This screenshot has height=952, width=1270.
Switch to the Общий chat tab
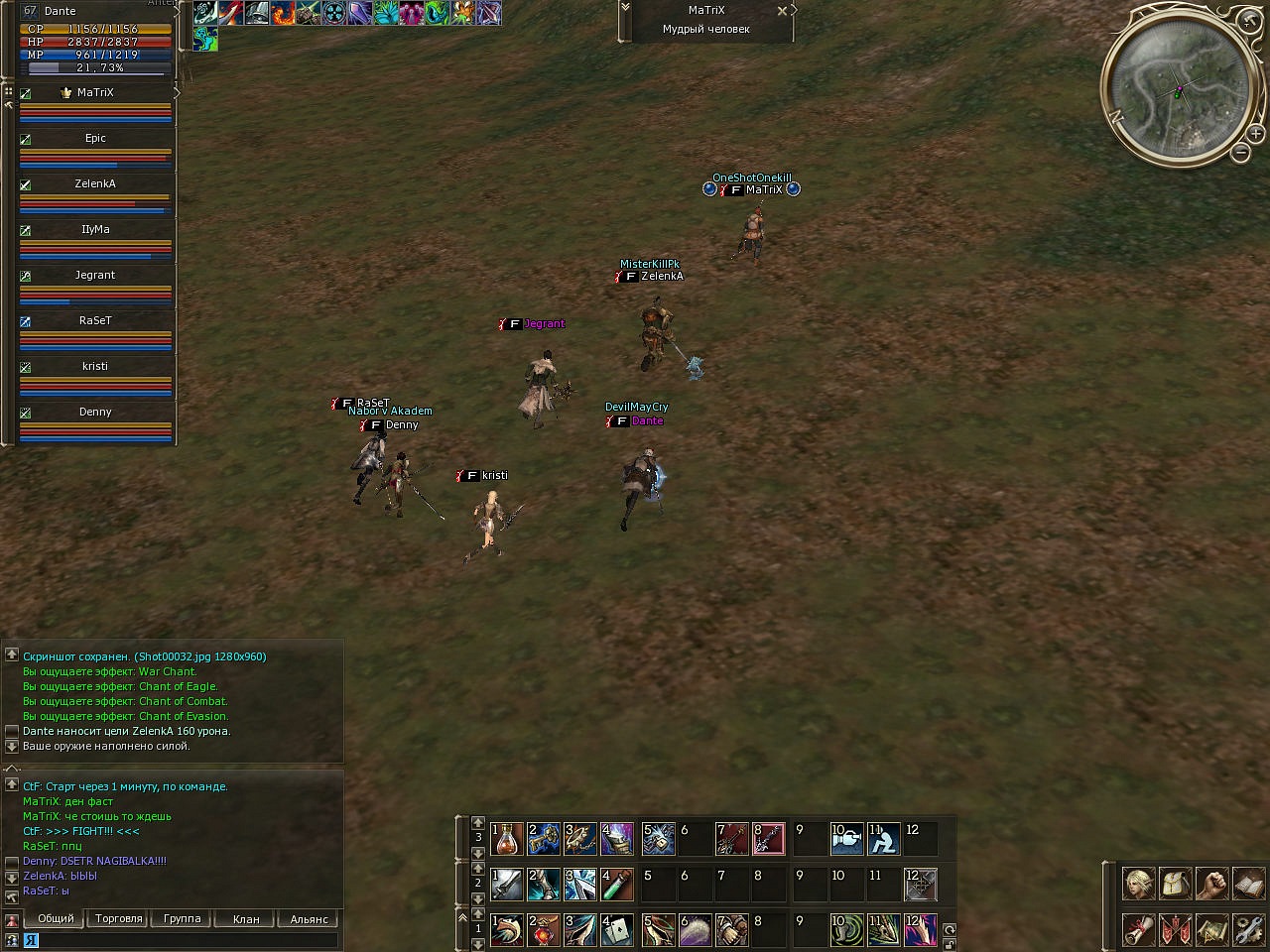coord(56,919)
